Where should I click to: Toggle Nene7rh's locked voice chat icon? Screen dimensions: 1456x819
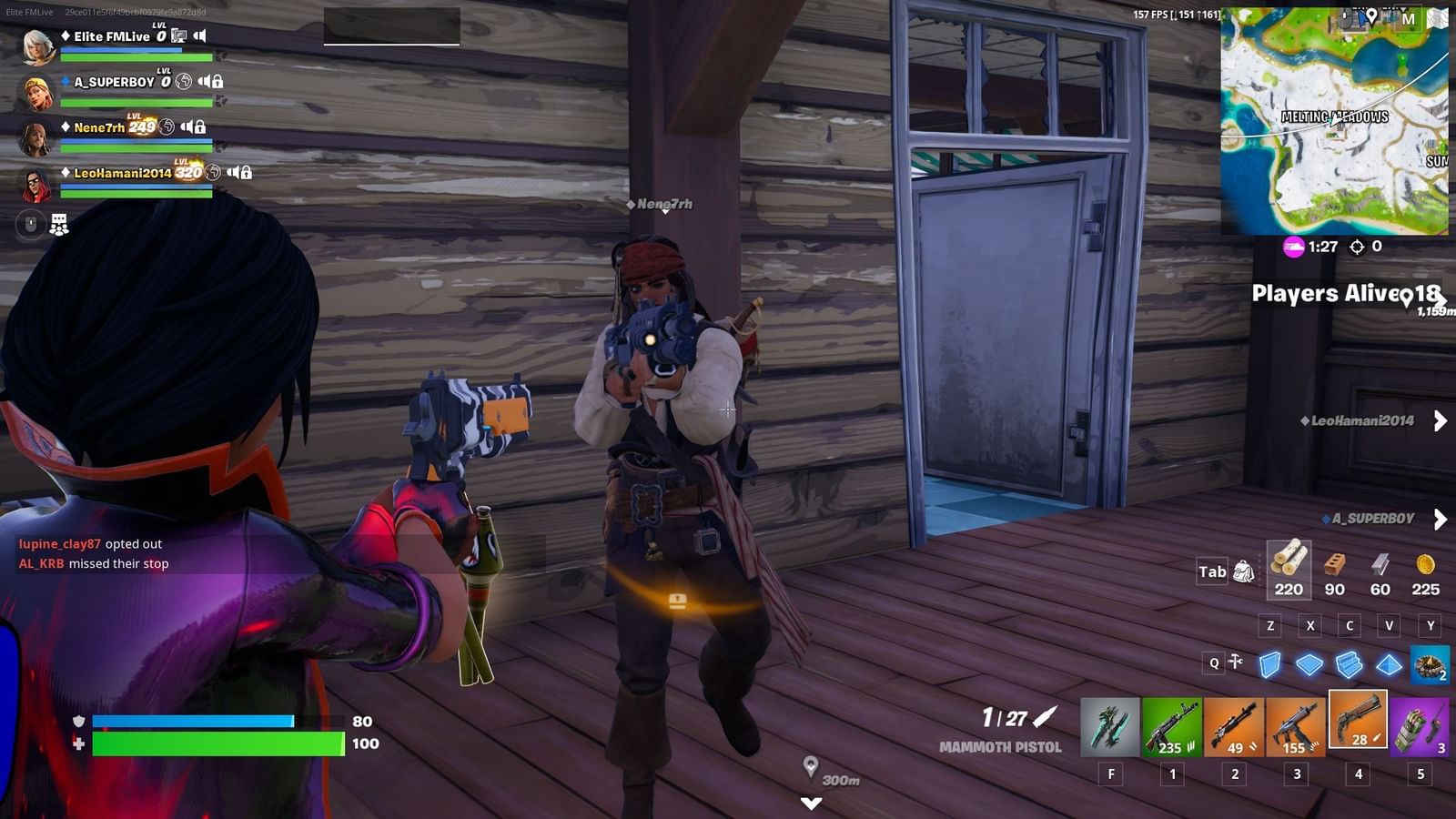click(199, 127)
